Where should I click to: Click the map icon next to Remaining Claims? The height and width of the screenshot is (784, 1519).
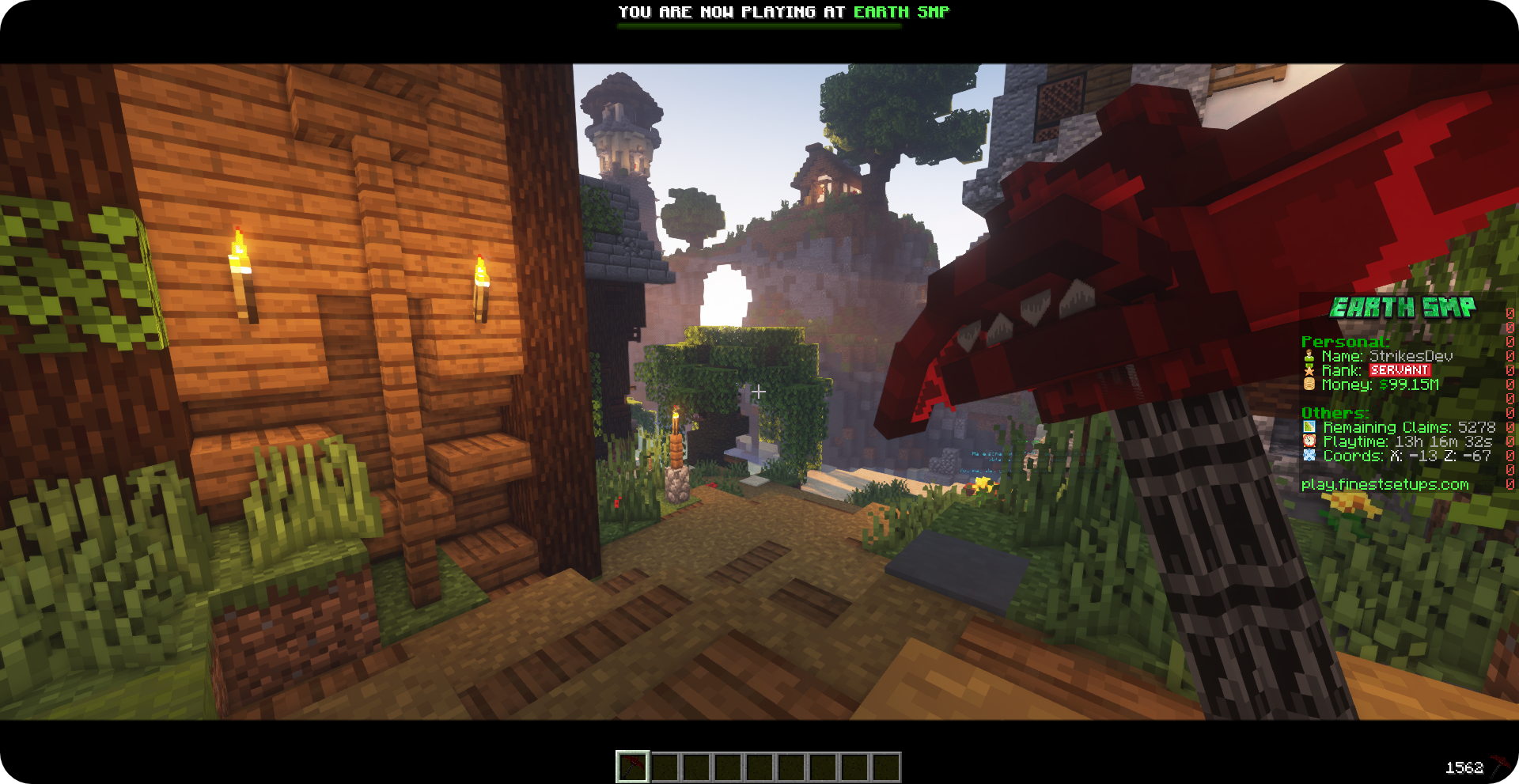click(1309, 426)
